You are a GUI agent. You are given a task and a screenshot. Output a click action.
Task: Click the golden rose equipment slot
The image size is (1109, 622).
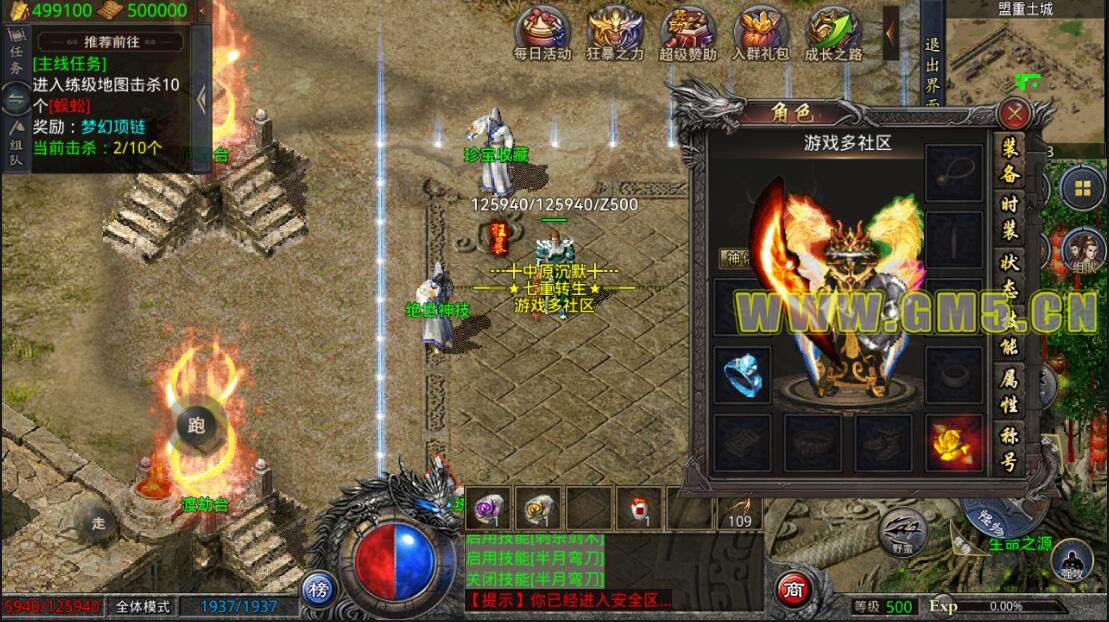(953, 443)
